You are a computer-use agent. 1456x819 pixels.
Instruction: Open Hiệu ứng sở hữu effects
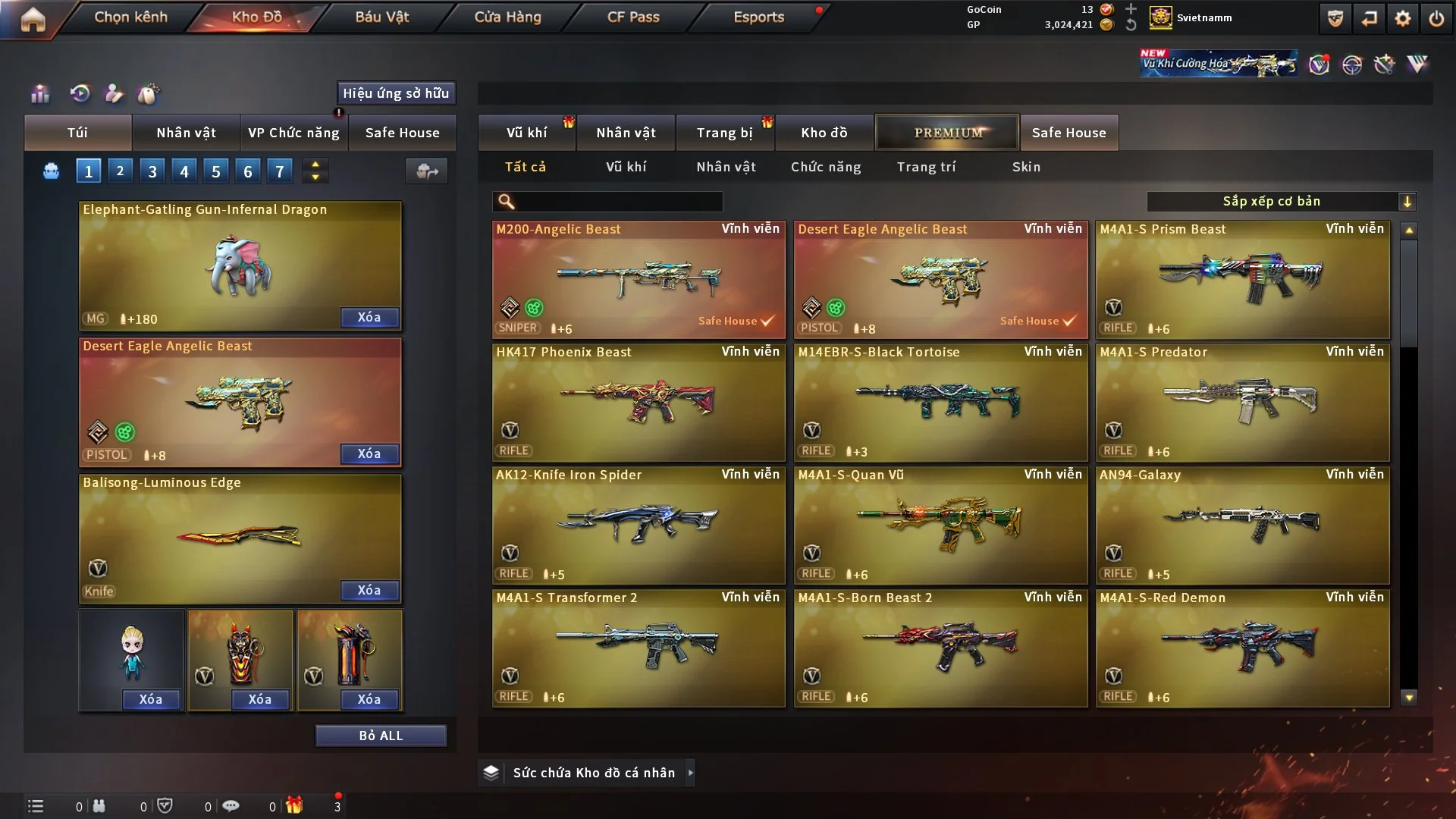[396, 93]
